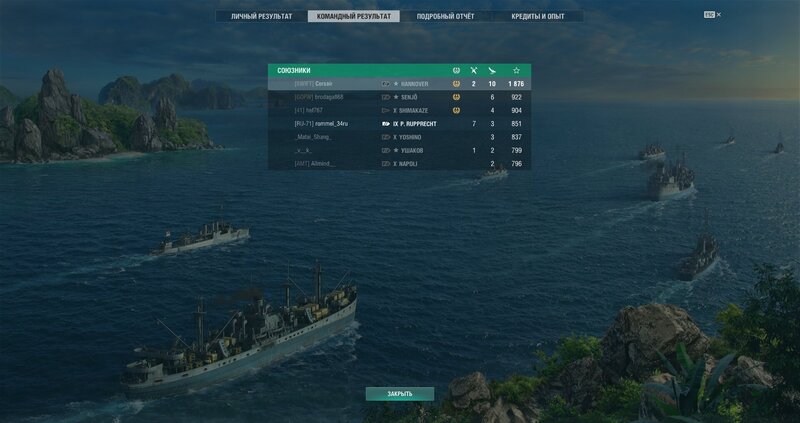Sort by the ships destroyed column icon

click(x=474, y=70)
